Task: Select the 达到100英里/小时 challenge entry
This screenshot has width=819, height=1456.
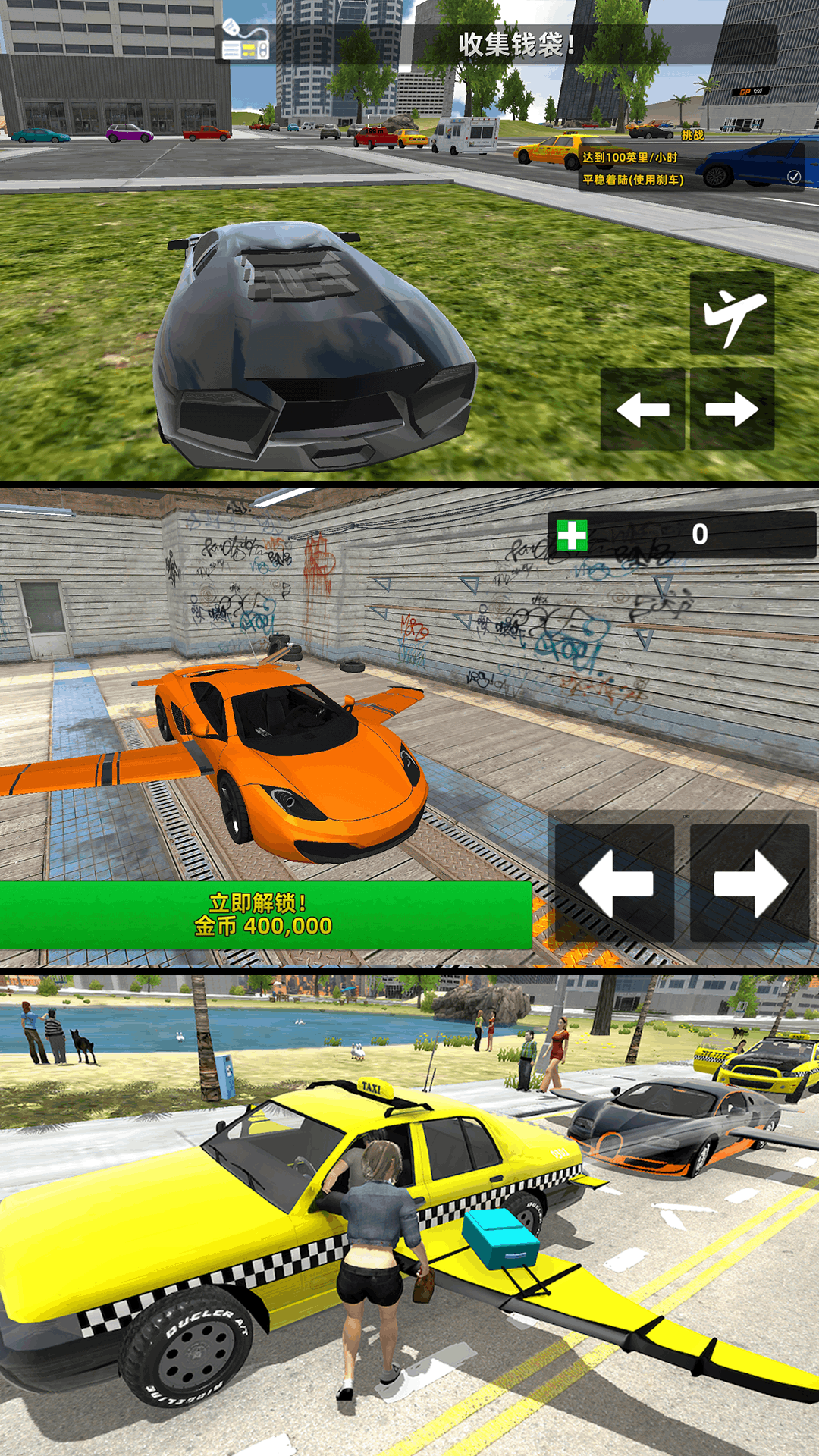Action: [630, 158]
